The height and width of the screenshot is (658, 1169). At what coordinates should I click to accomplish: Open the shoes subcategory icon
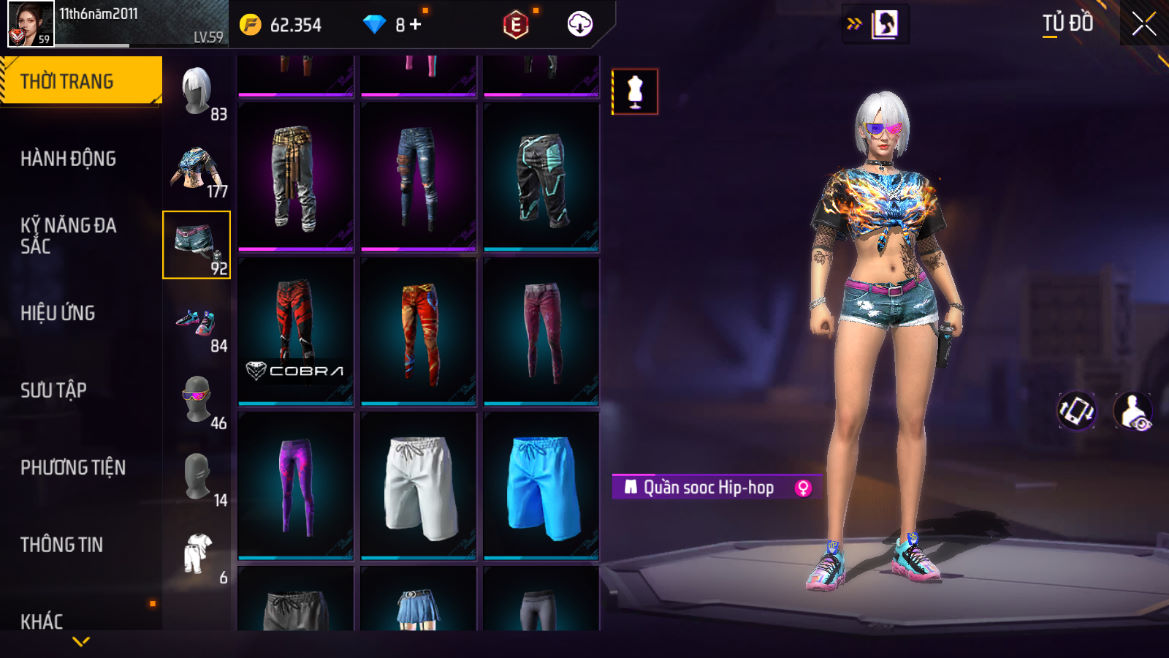point(196,322)
